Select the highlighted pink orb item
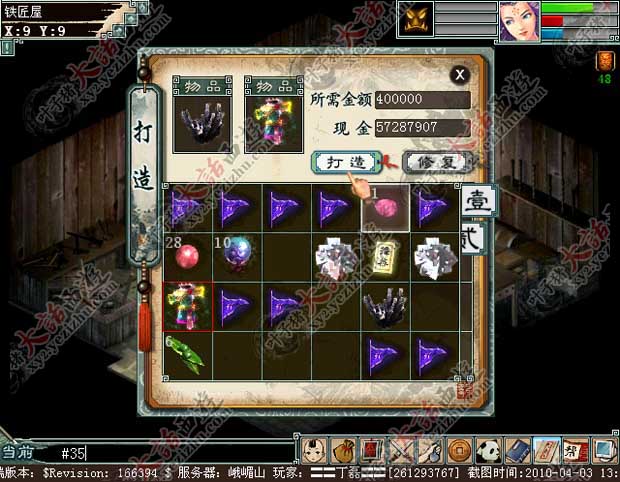Viewport: 620px width, 482px height. (x=385, y=208)
